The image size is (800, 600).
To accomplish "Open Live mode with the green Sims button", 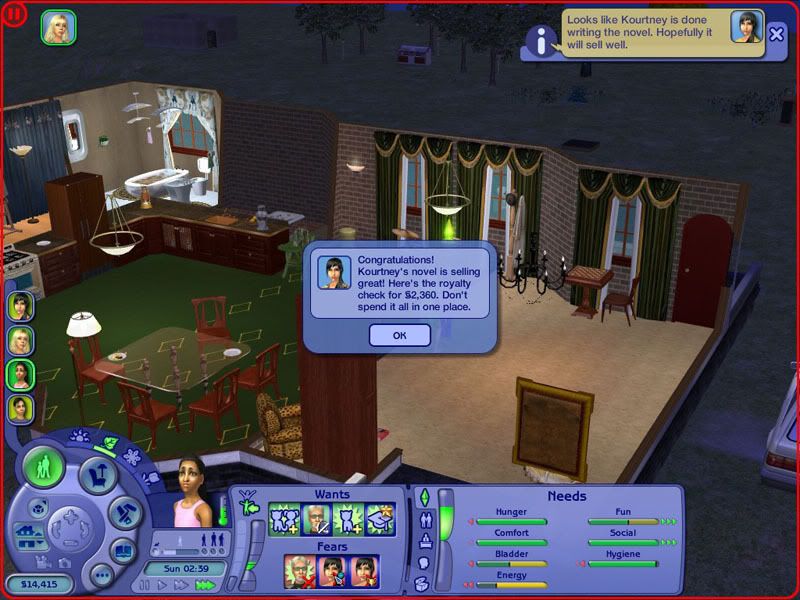I will [45, 469].
